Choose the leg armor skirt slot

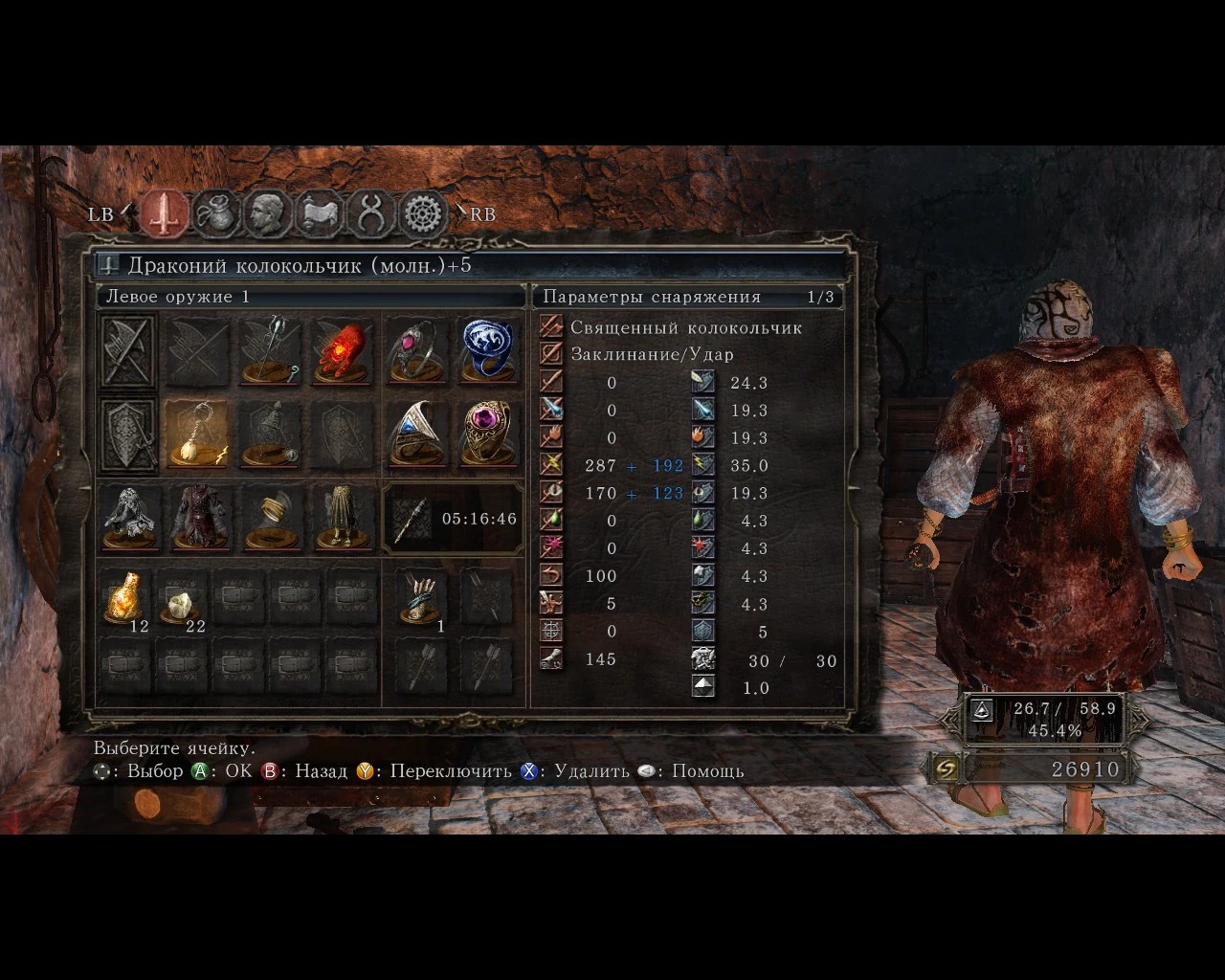pos(342,519)
